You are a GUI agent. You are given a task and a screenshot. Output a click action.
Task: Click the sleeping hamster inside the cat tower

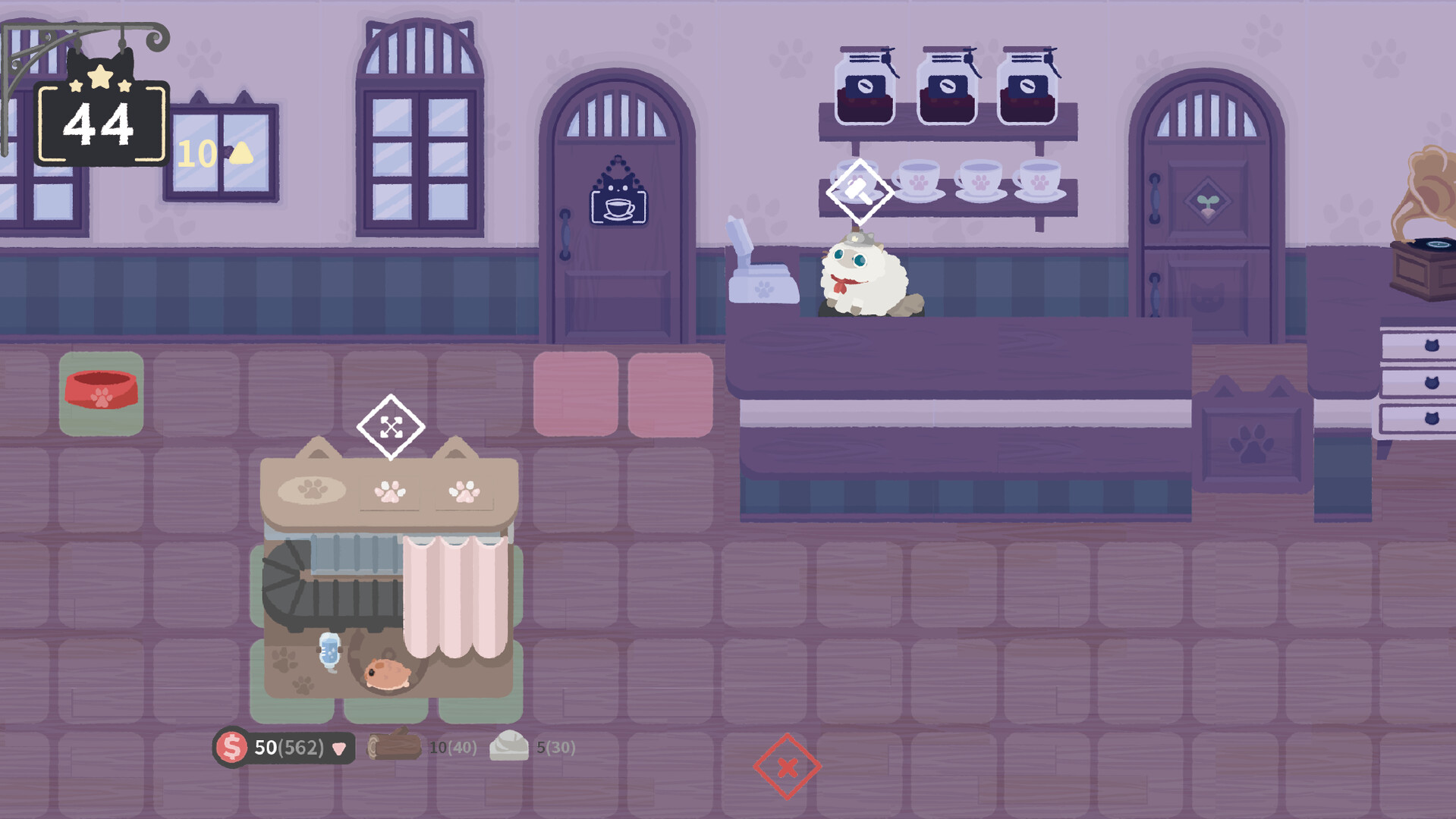[387, 673]
